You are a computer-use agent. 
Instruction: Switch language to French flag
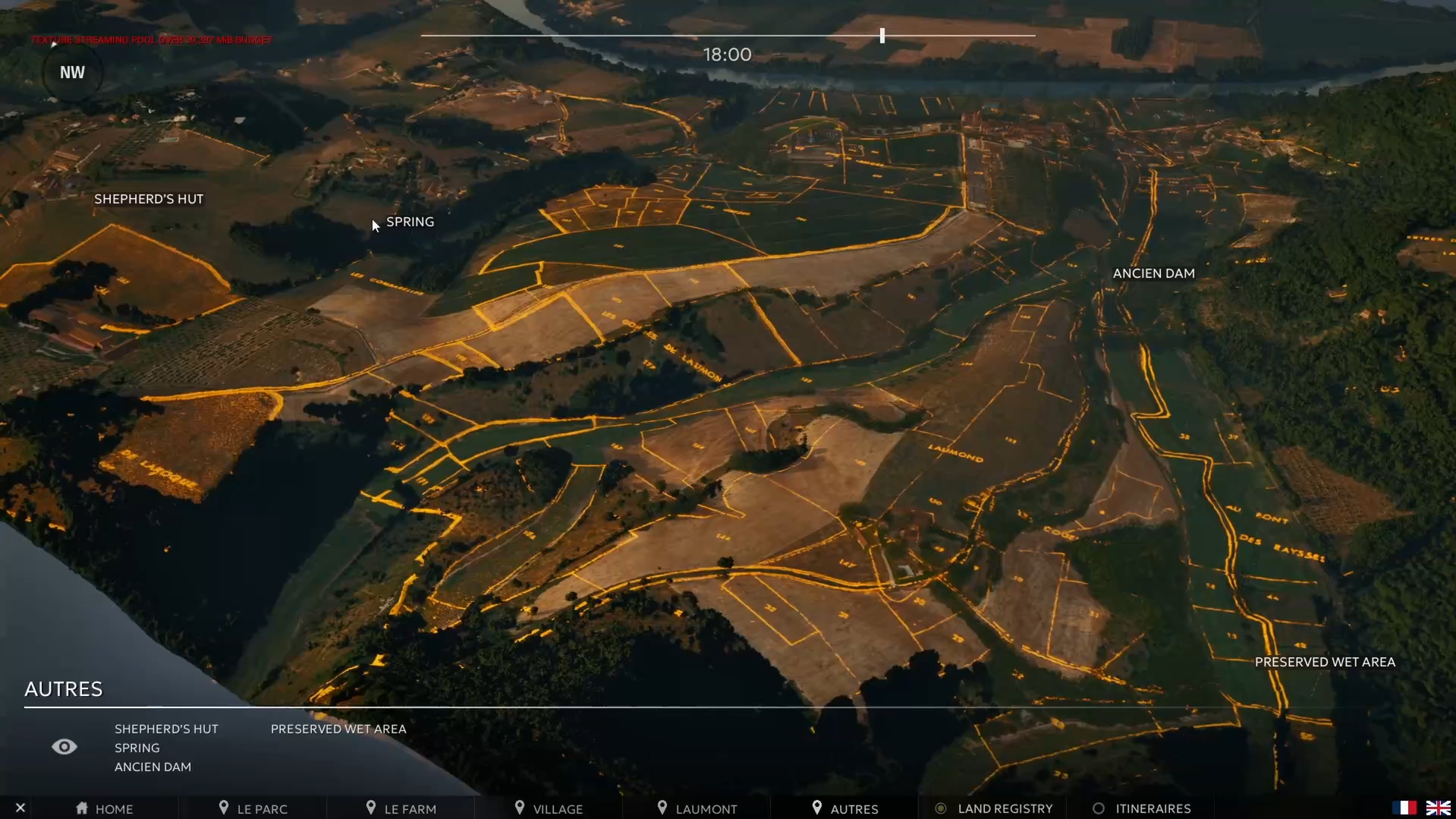click(1404, 808)
